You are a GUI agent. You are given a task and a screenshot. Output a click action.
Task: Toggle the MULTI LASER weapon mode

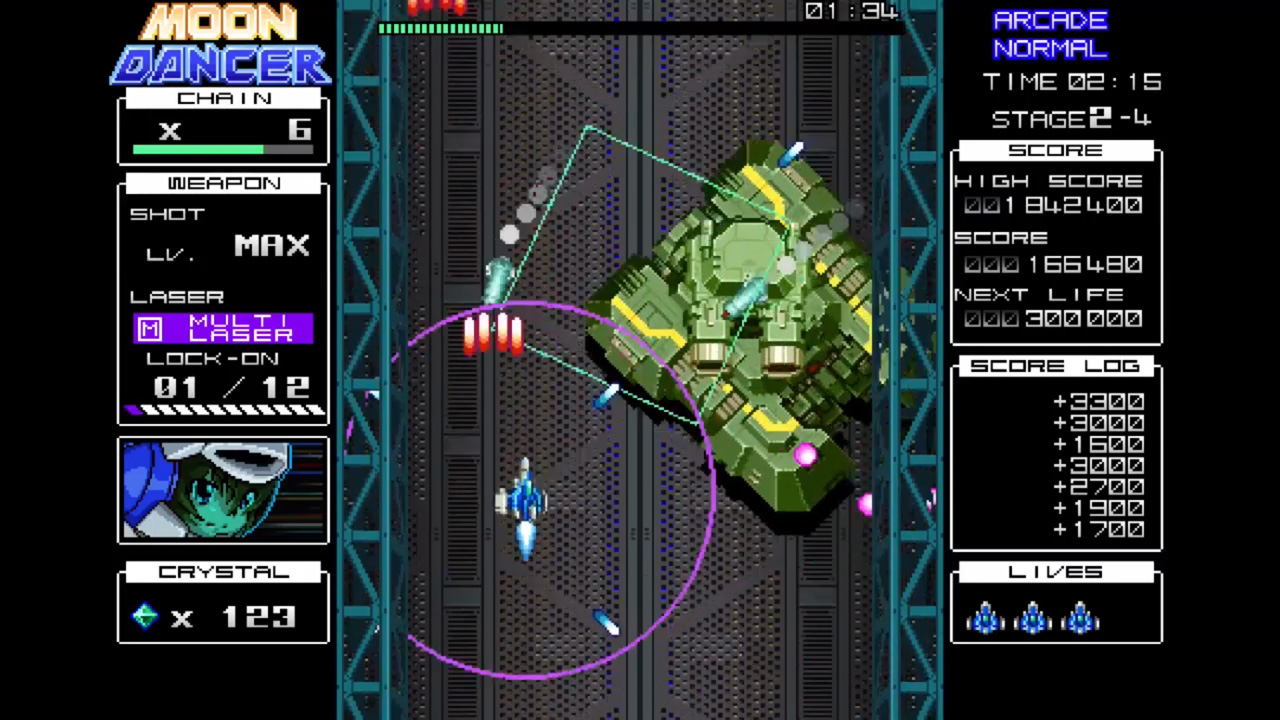click(x=222, y=328)
